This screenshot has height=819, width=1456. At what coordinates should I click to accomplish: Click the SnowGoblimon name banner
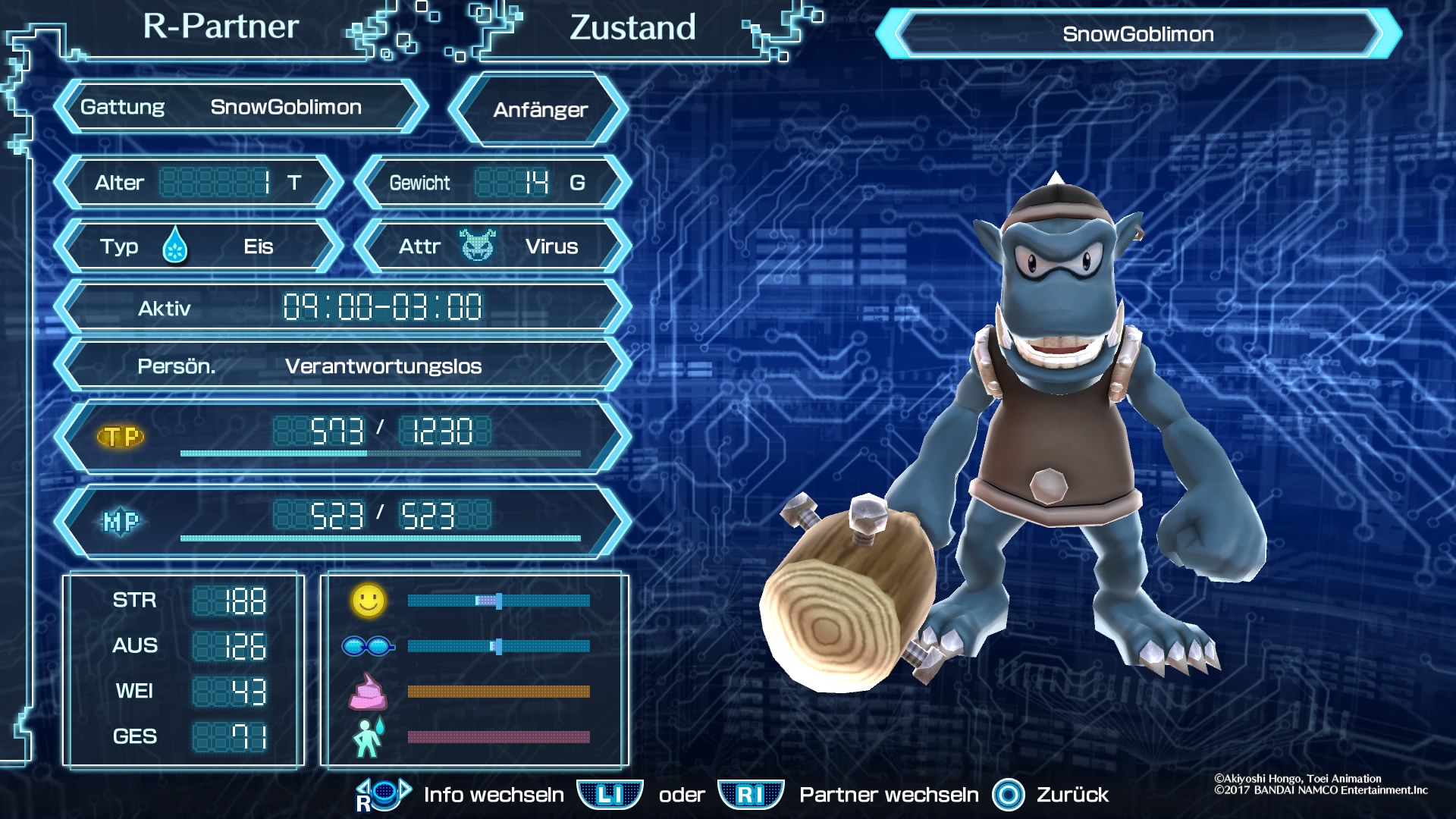(x=1137, y=34)
